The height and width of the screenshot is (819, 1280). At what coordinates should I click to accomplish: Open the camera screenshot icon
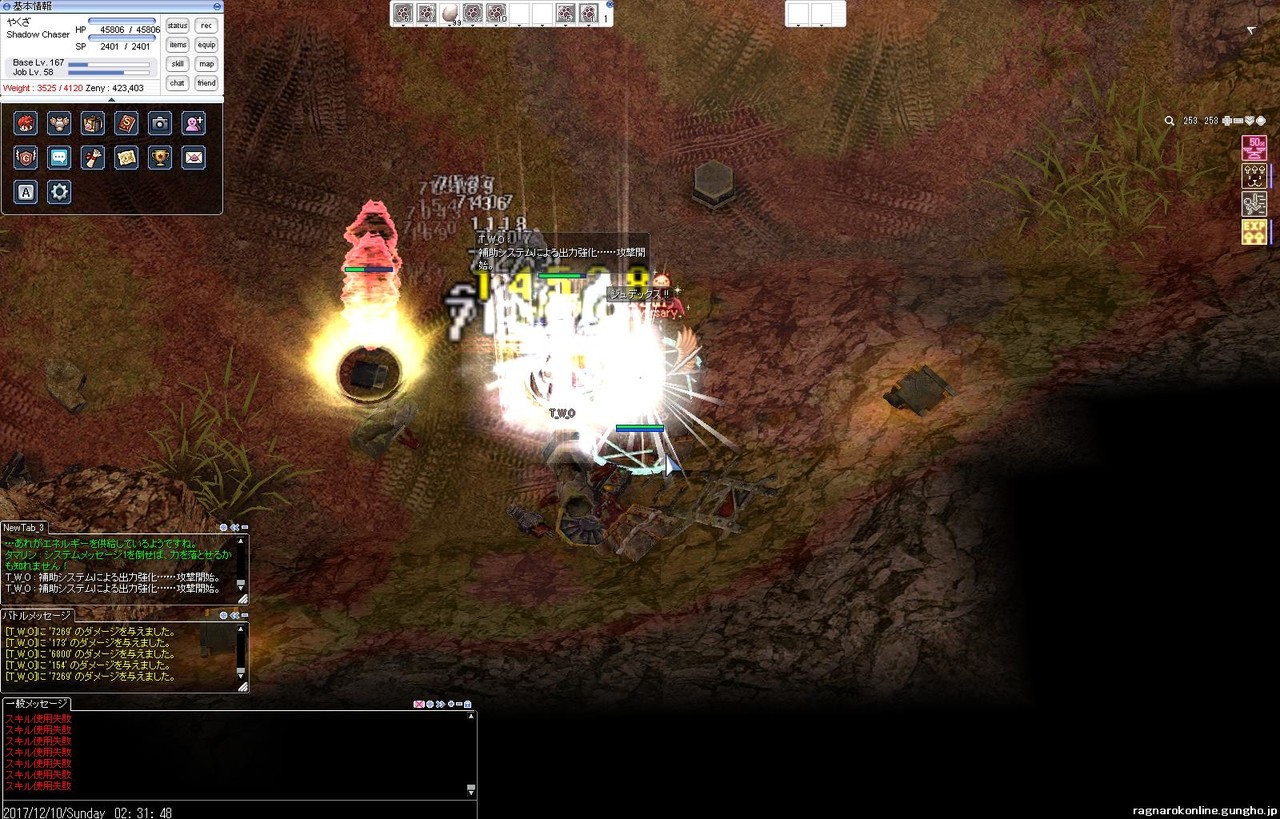(x=160, y=123)
